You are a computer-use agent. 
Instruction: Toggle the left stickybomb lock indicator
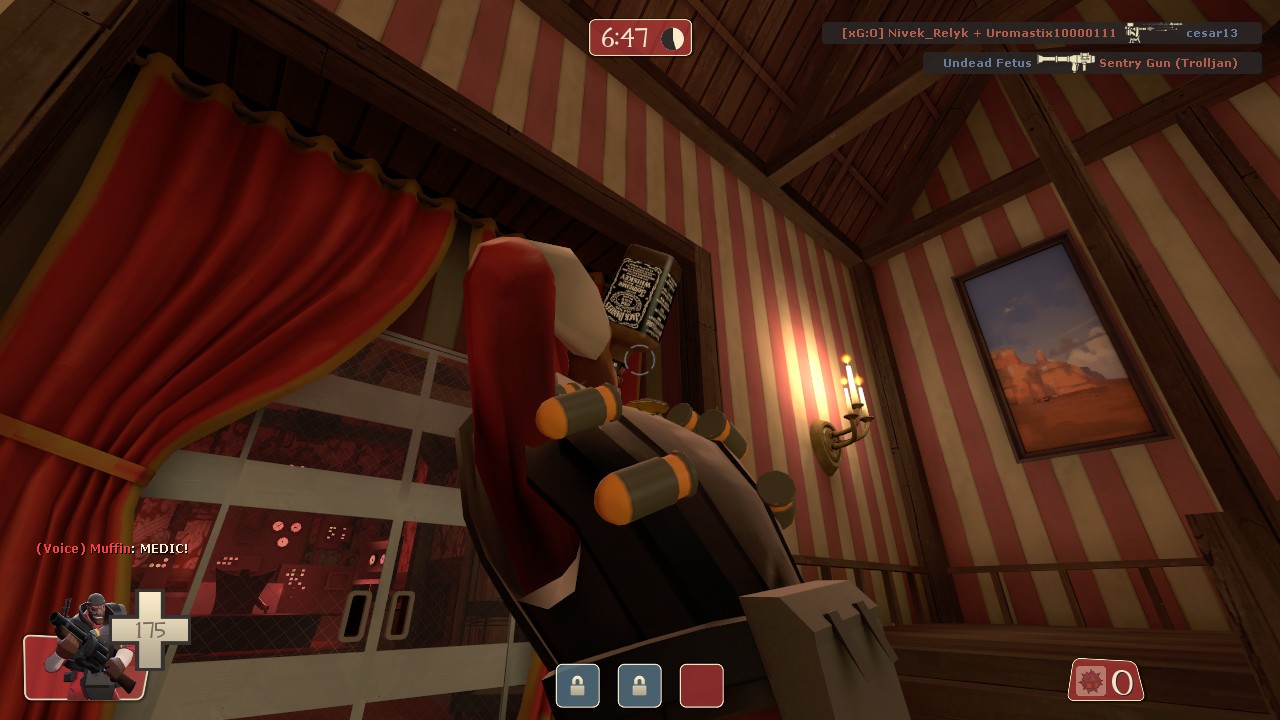click(578, 686)
